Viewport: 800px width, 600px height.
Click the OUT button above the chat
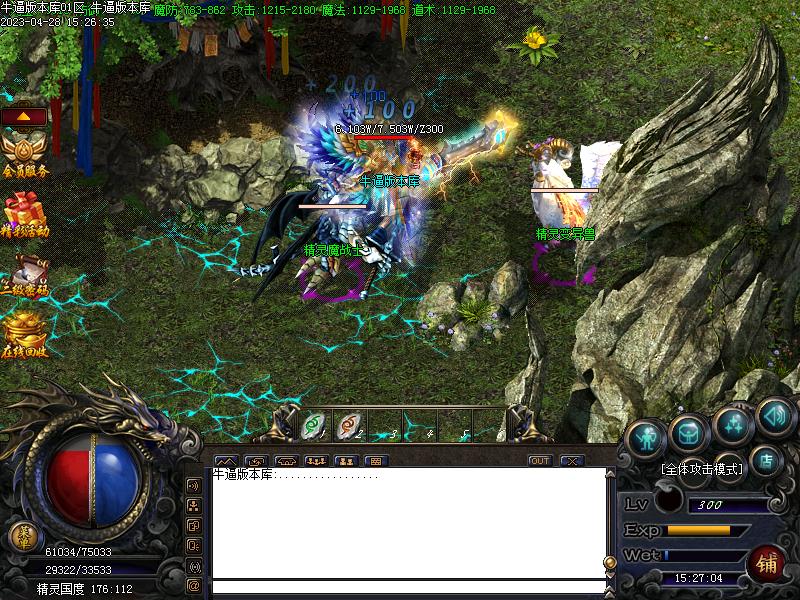click(x=540, y=461)
